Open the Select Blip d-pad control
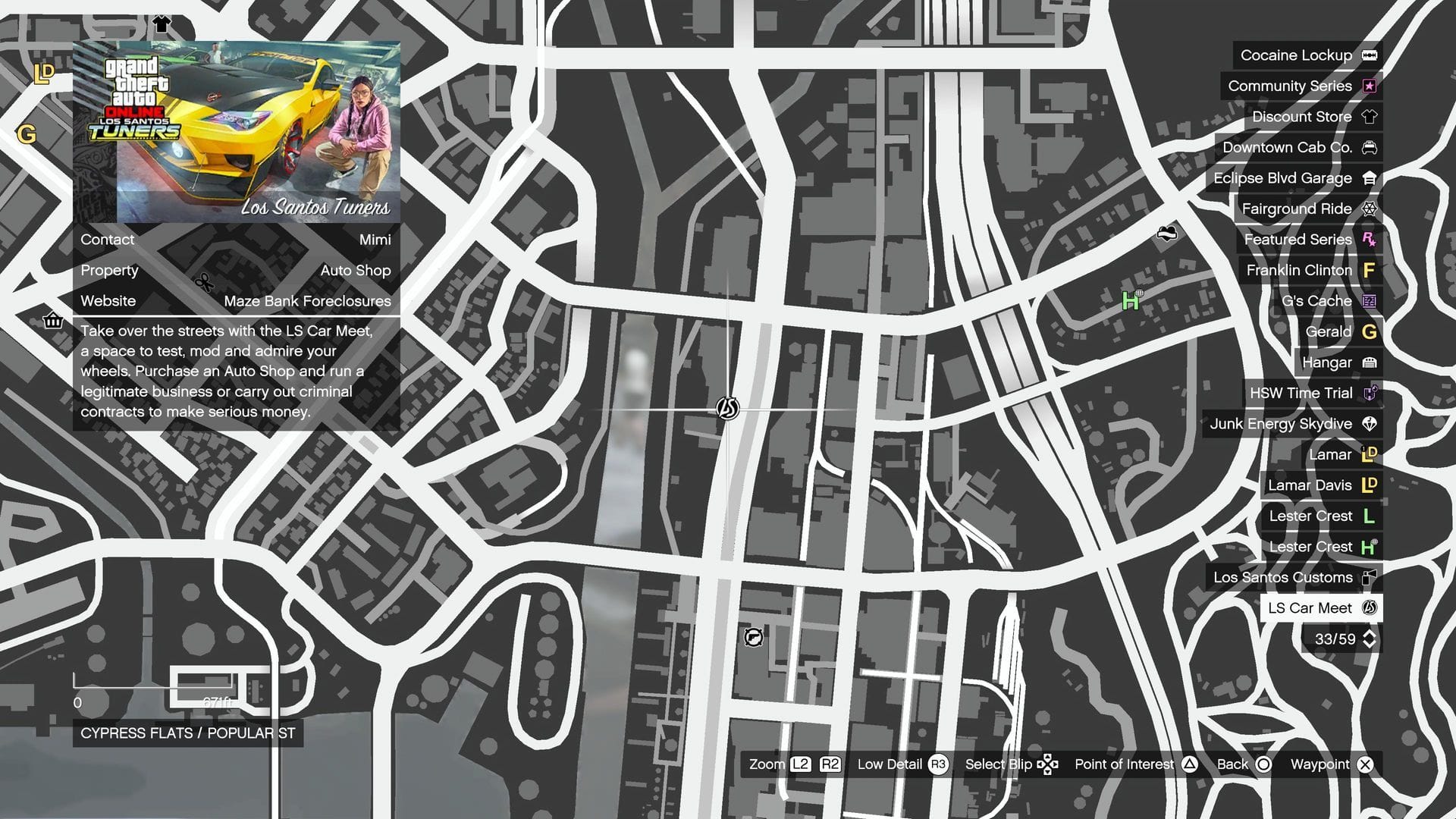 point(1049,764)
